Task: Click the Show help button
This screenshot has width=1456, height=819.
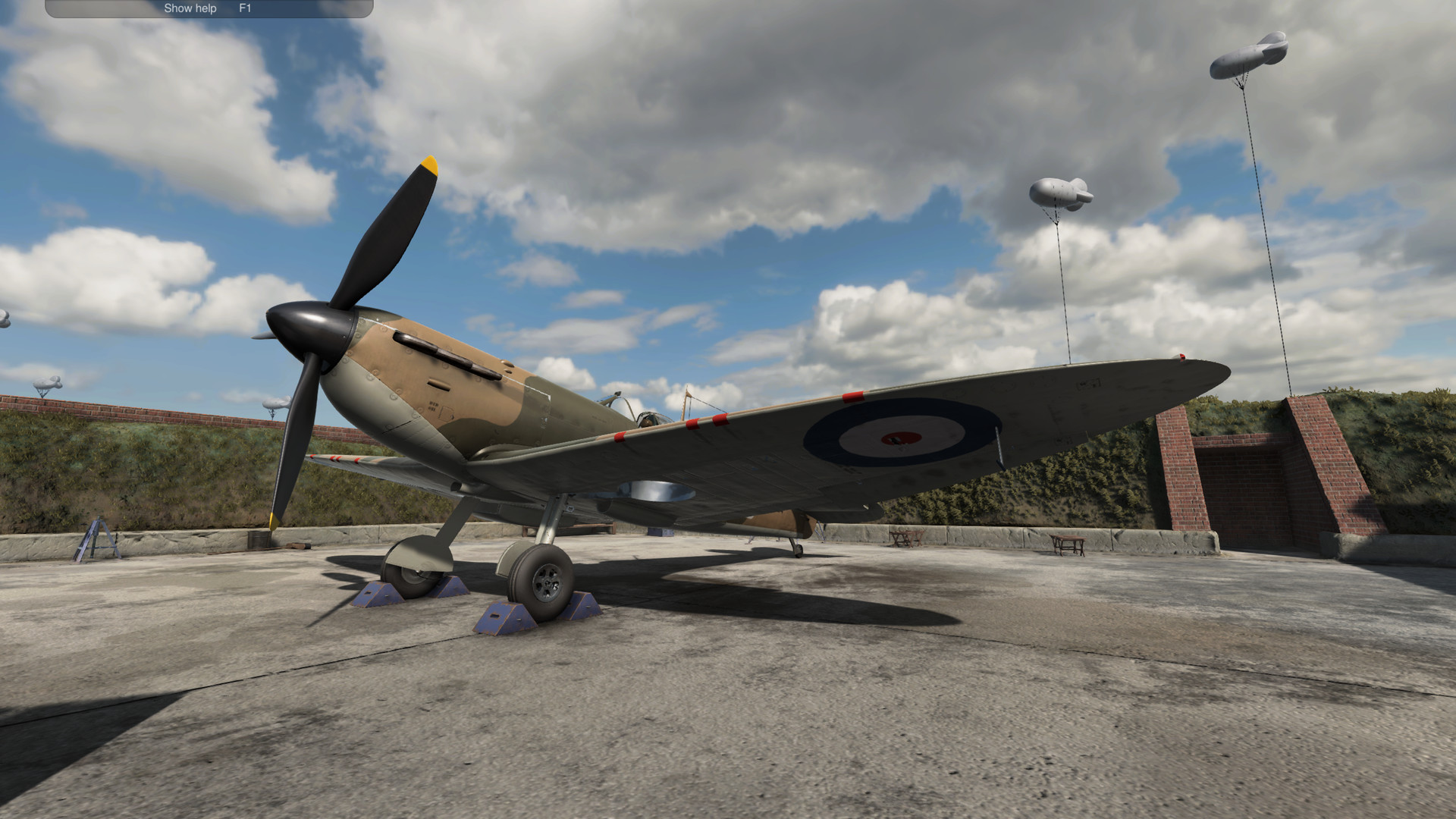Action: click(189, 8)
